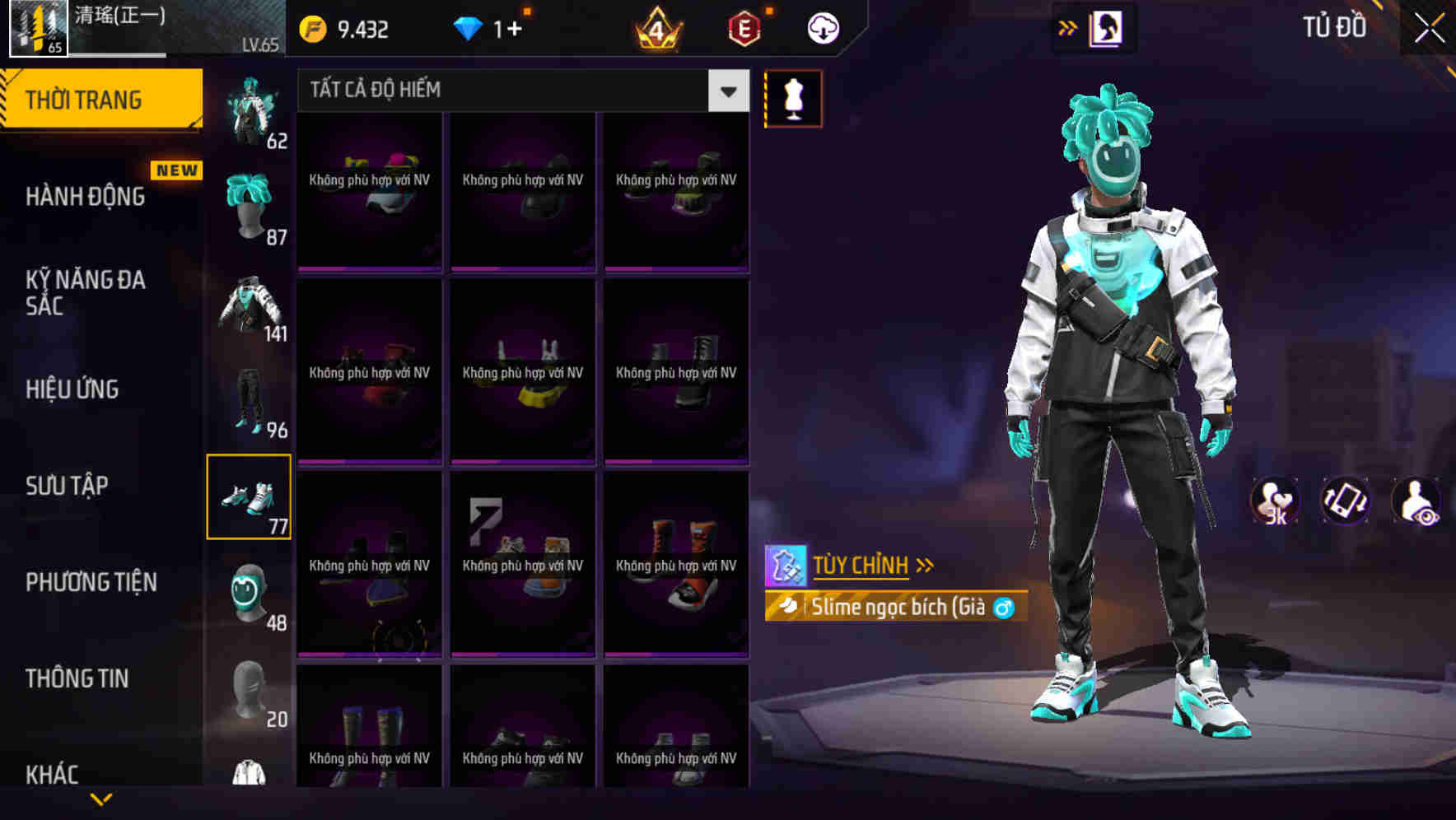Select the mask item showing count 48

tap(250, 591)
